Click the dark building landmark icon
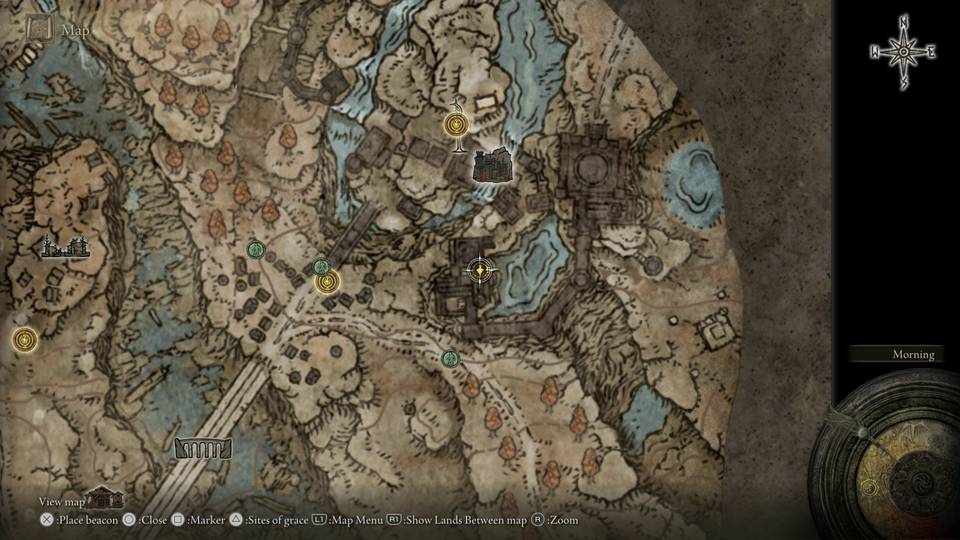The width and height of the screenshot is (960, 540). click(492, 165)
